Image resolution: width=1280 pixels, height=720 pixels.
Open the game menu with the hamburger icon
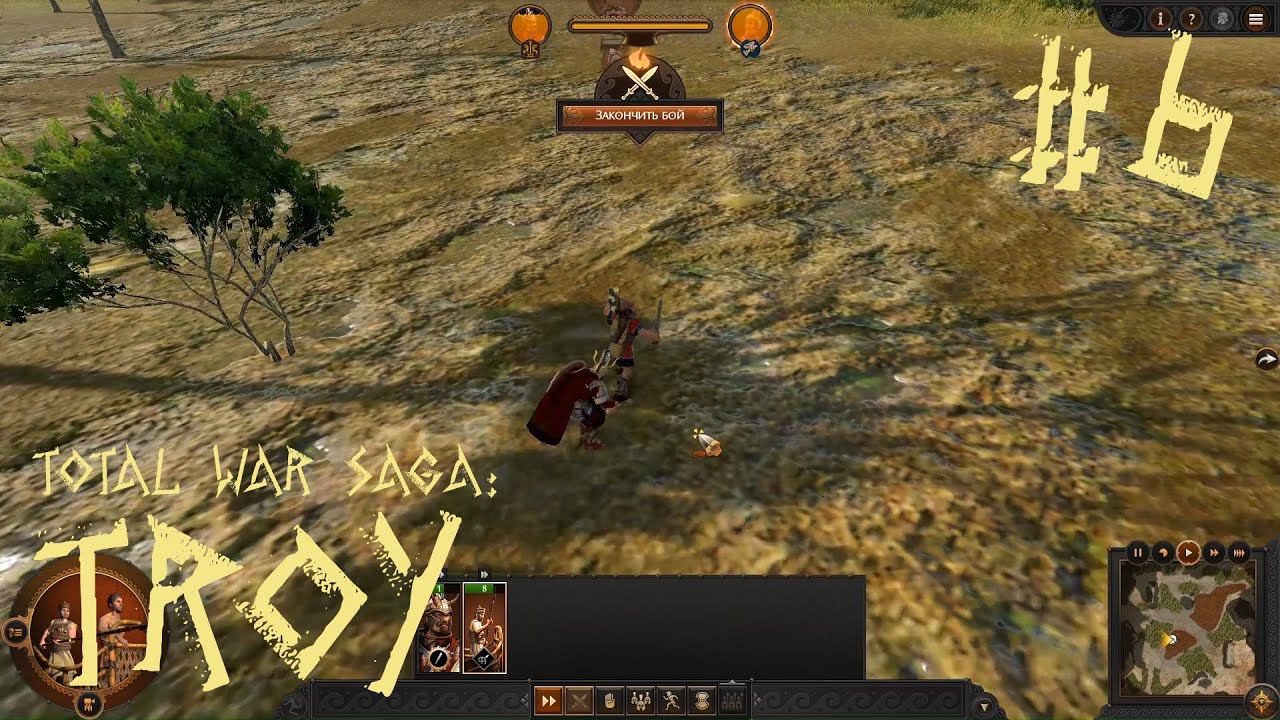tap(1253, 19)
